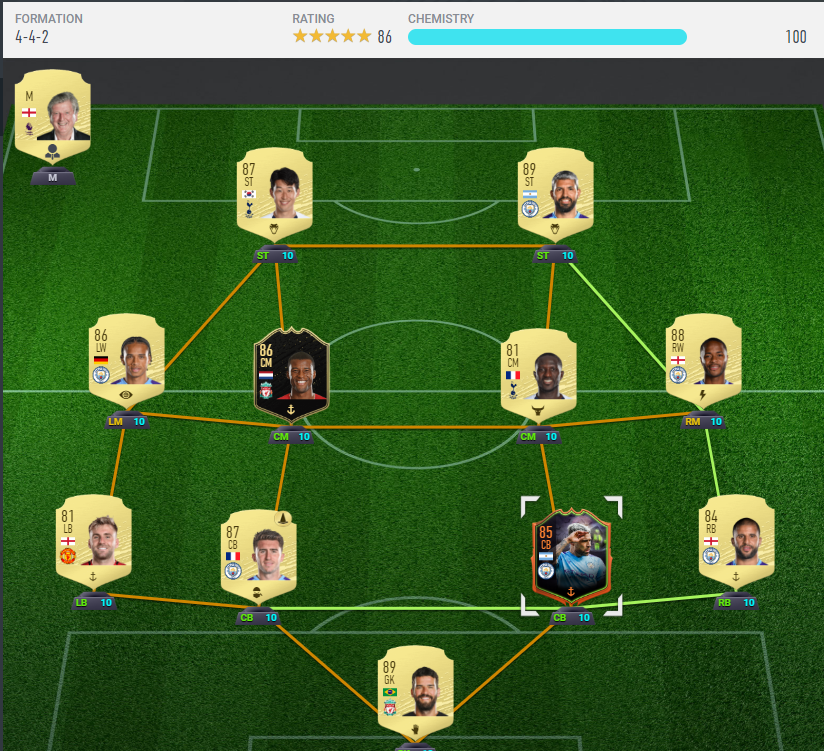Choose the 81-rated LB player card
This screenshot has width=824, height=751.
(x=93, y=540)
